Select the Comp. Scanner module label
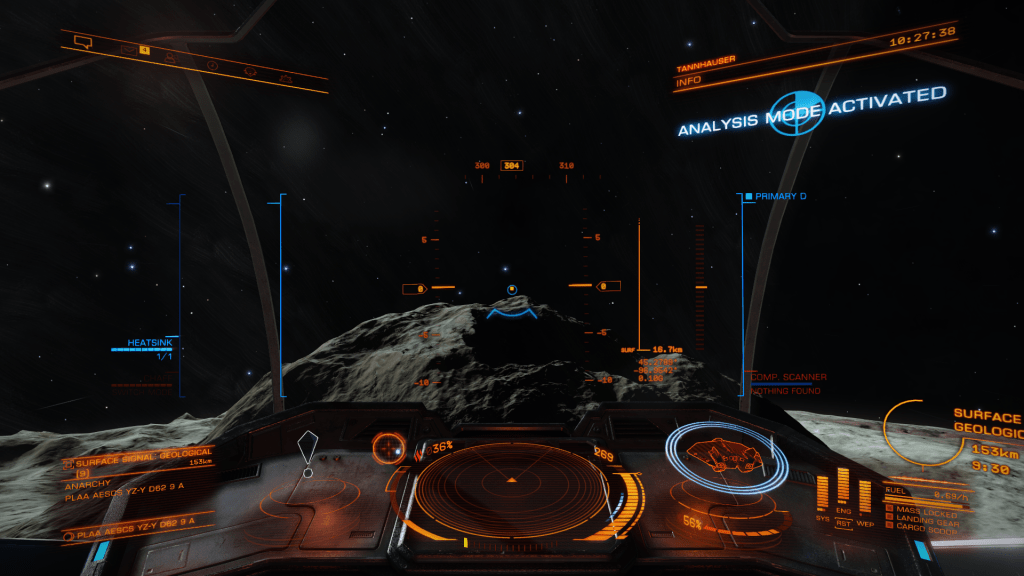 [790, 377]
